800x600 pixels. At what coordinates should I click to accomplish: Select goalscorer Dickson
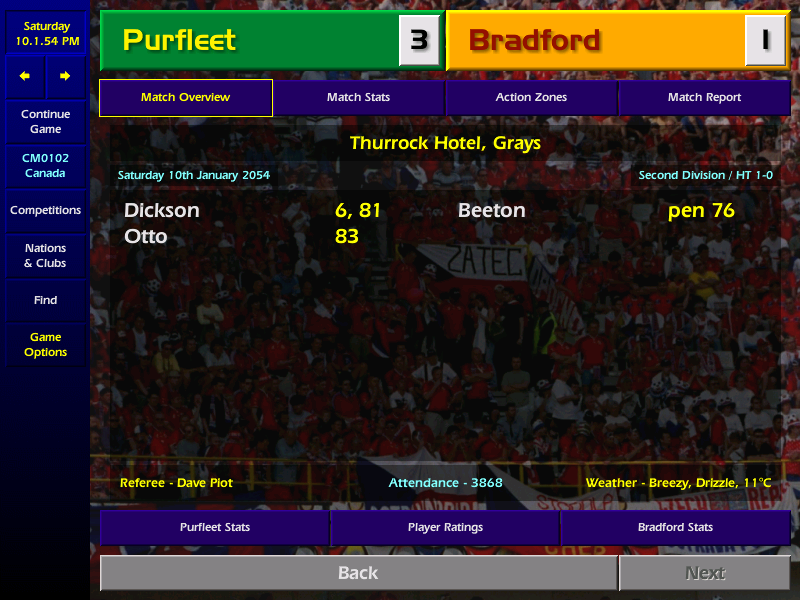(162, 211)
